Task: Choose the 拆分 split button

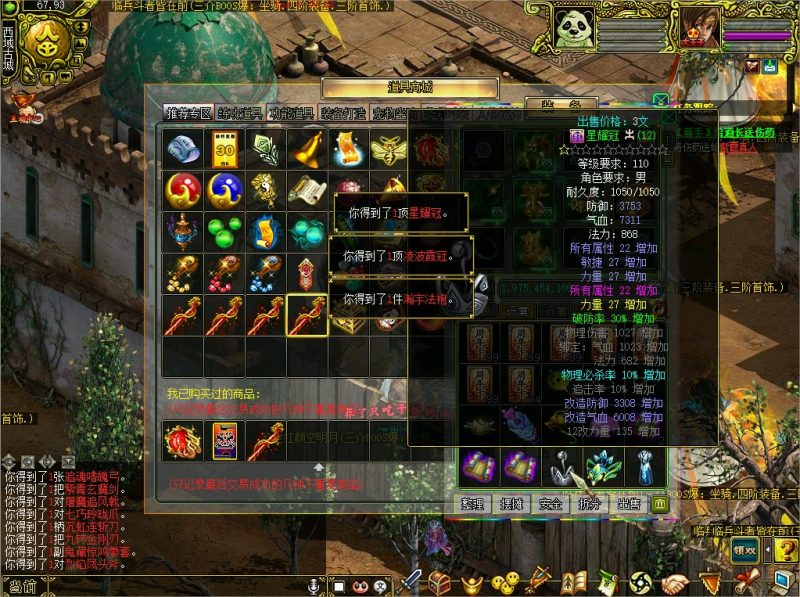Action: pos(589,503)
